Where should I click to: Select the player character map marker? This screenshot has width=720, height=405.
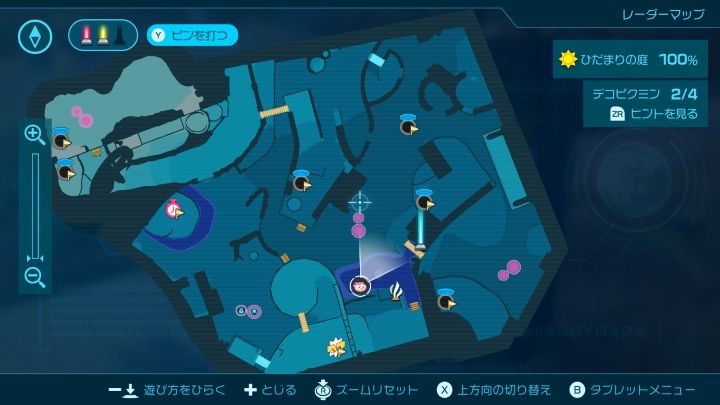click(360, 286)
